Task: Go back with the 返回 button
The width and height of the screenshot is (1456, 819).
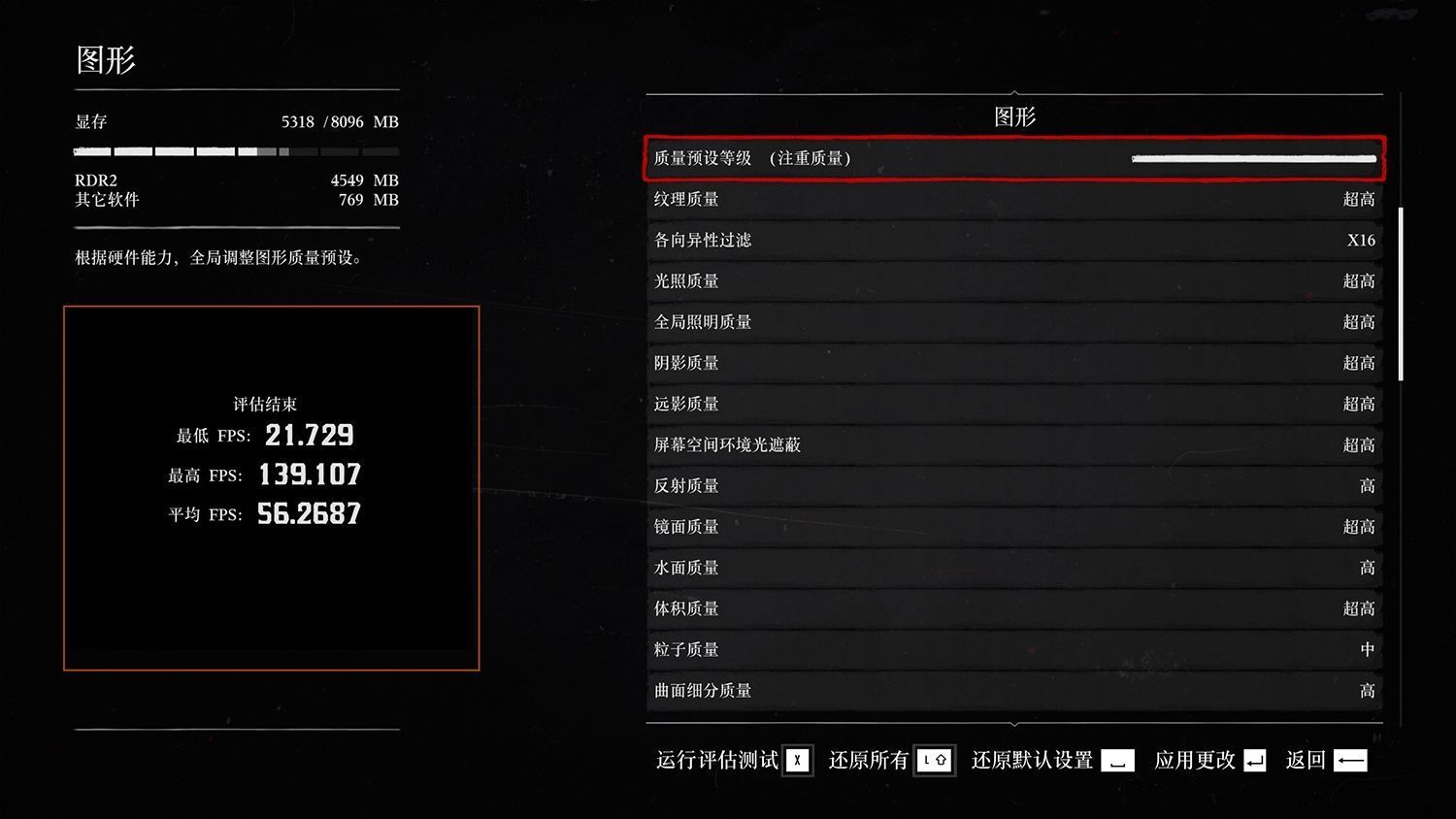Action: [1326, 760]
